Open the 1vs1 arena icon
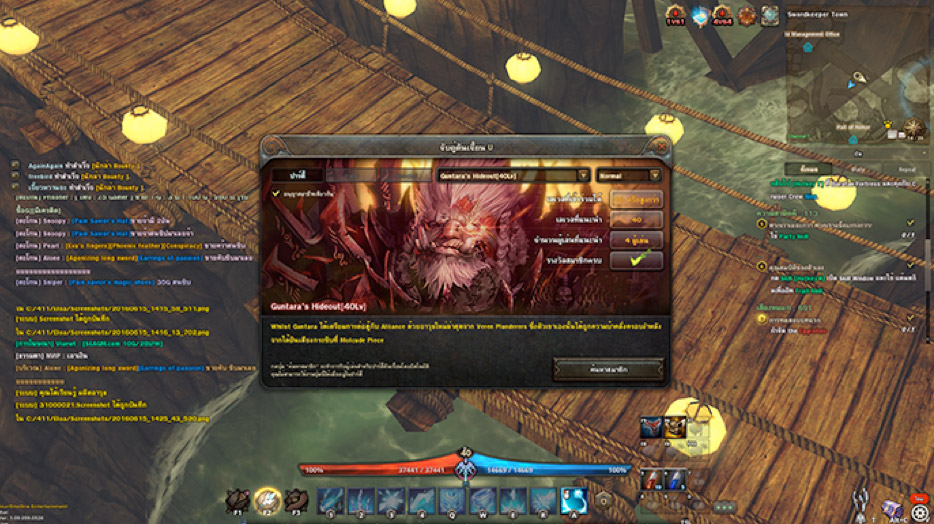The width and height of the screenshot is (934, 524). [x=675, y=15]
